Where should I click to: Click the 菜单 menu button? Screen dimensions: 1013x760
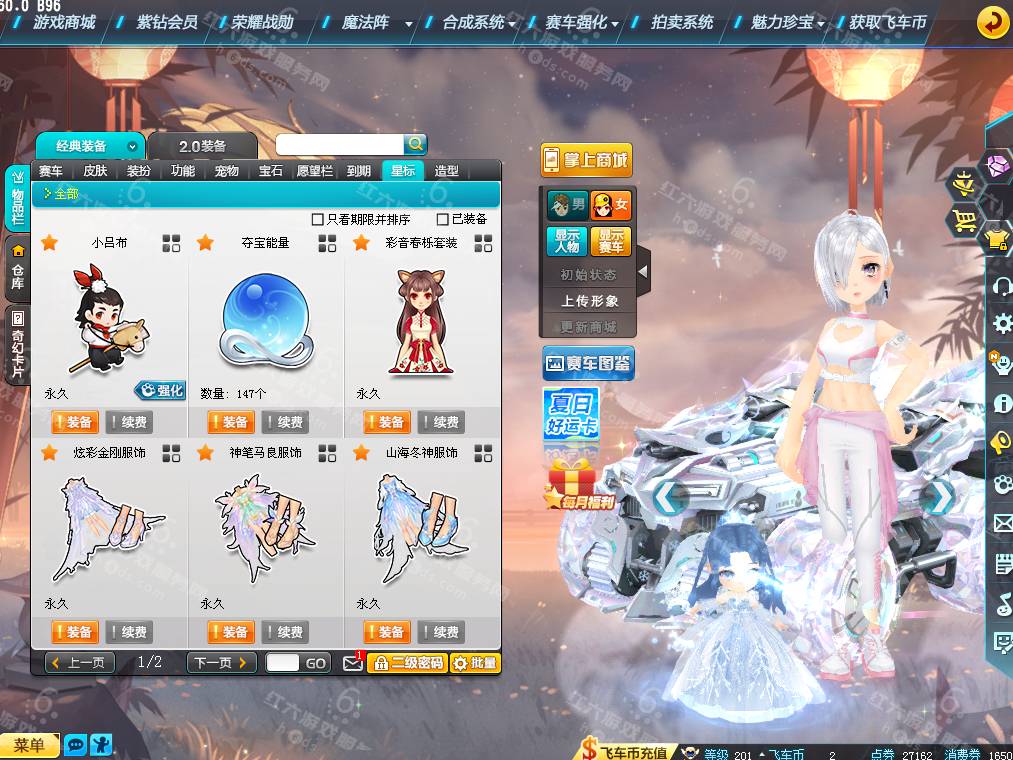pos(29,746)
